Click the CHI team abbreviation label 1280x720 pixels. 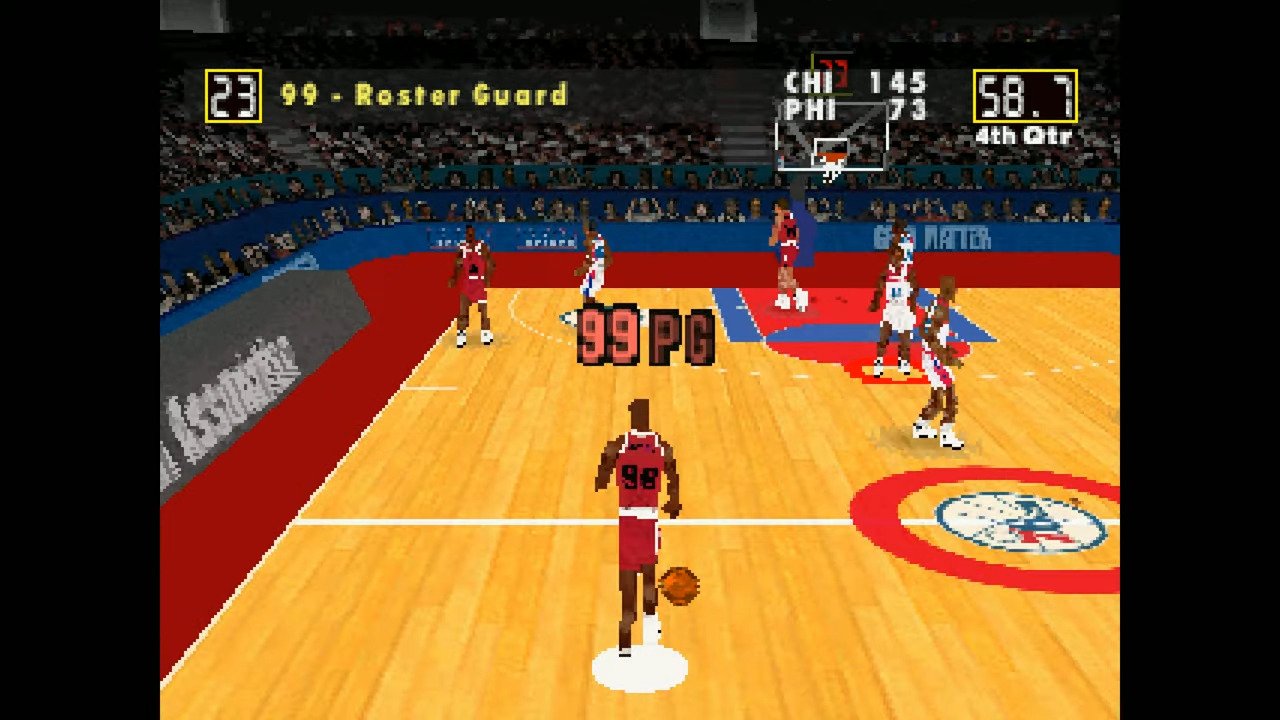click(808, 83)
